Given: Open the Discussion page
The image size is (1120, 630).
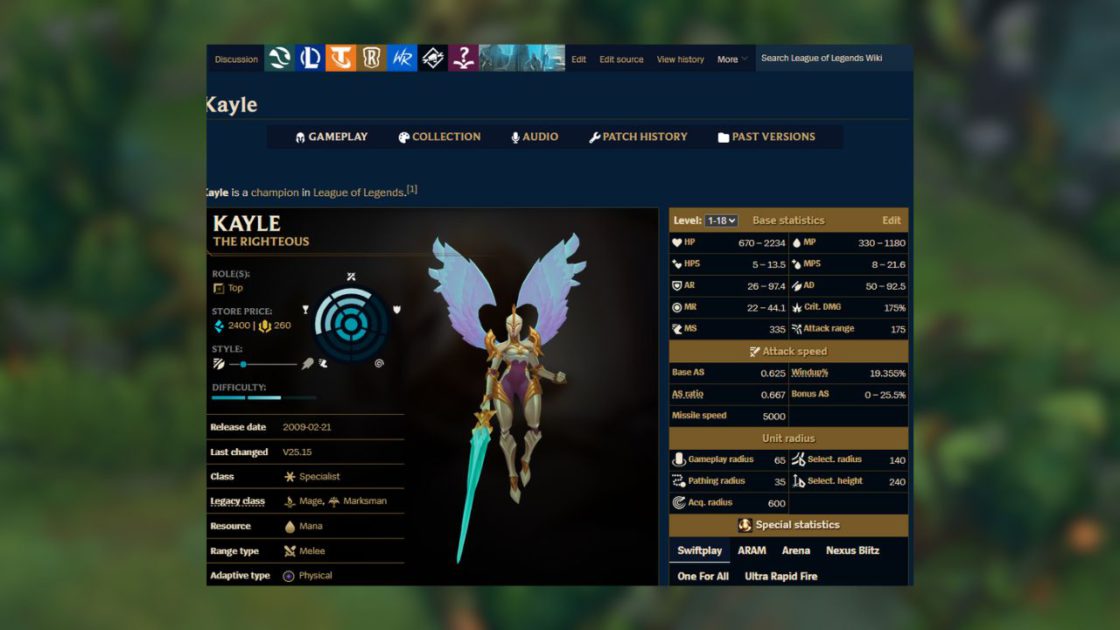Looking at the screenshot, I should pos(236,59).
